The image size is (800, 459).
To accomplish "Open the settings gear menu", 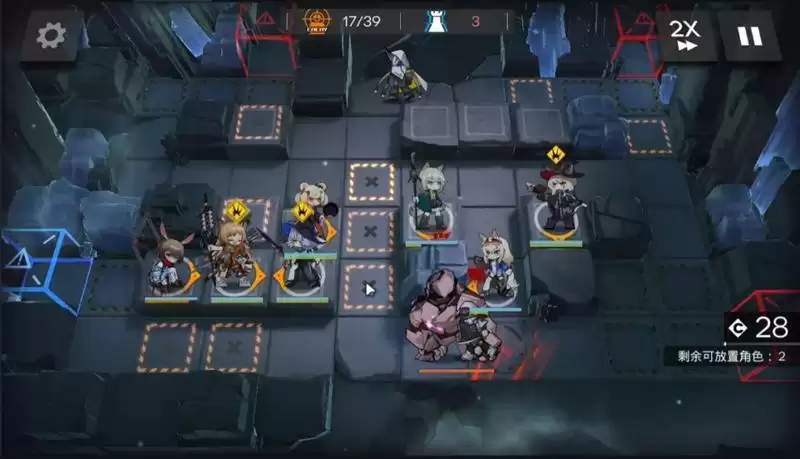I will 50,36.
